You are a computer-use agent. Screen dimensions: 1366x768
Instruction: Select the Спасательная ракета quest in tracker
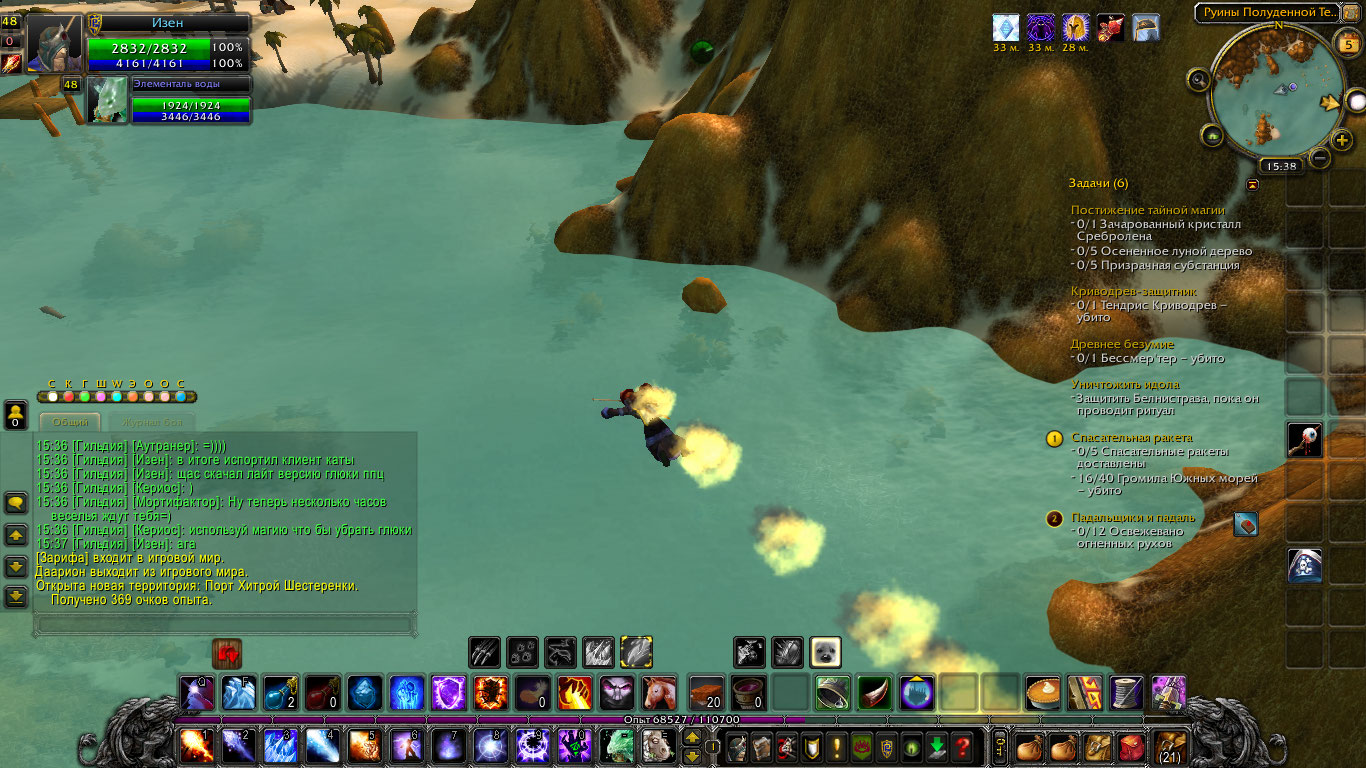tap(1132, 438)
